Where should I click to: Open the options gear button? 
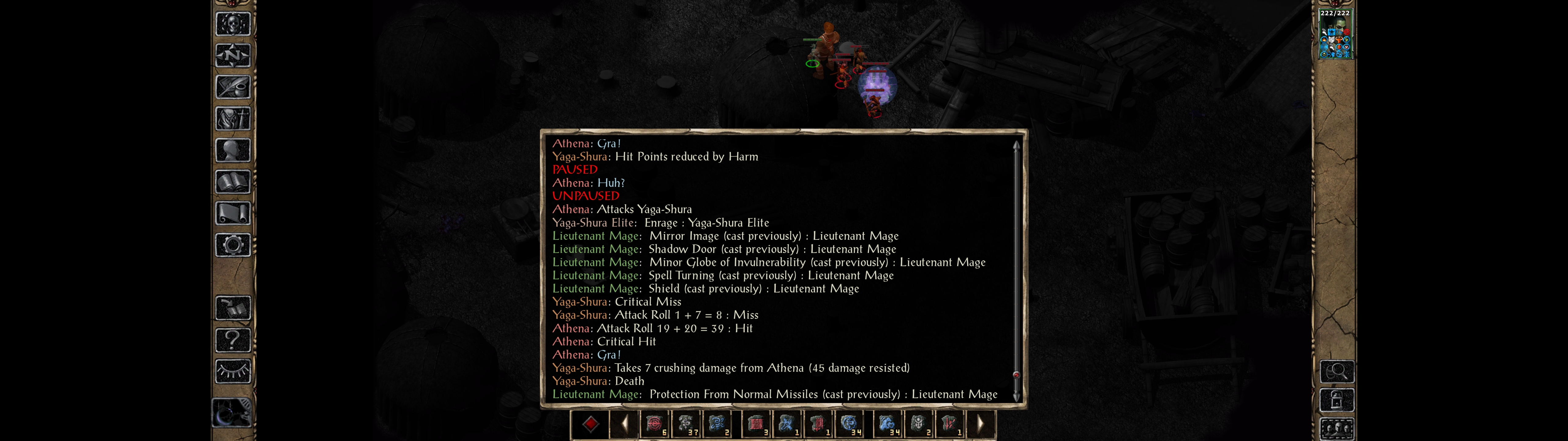232,246
